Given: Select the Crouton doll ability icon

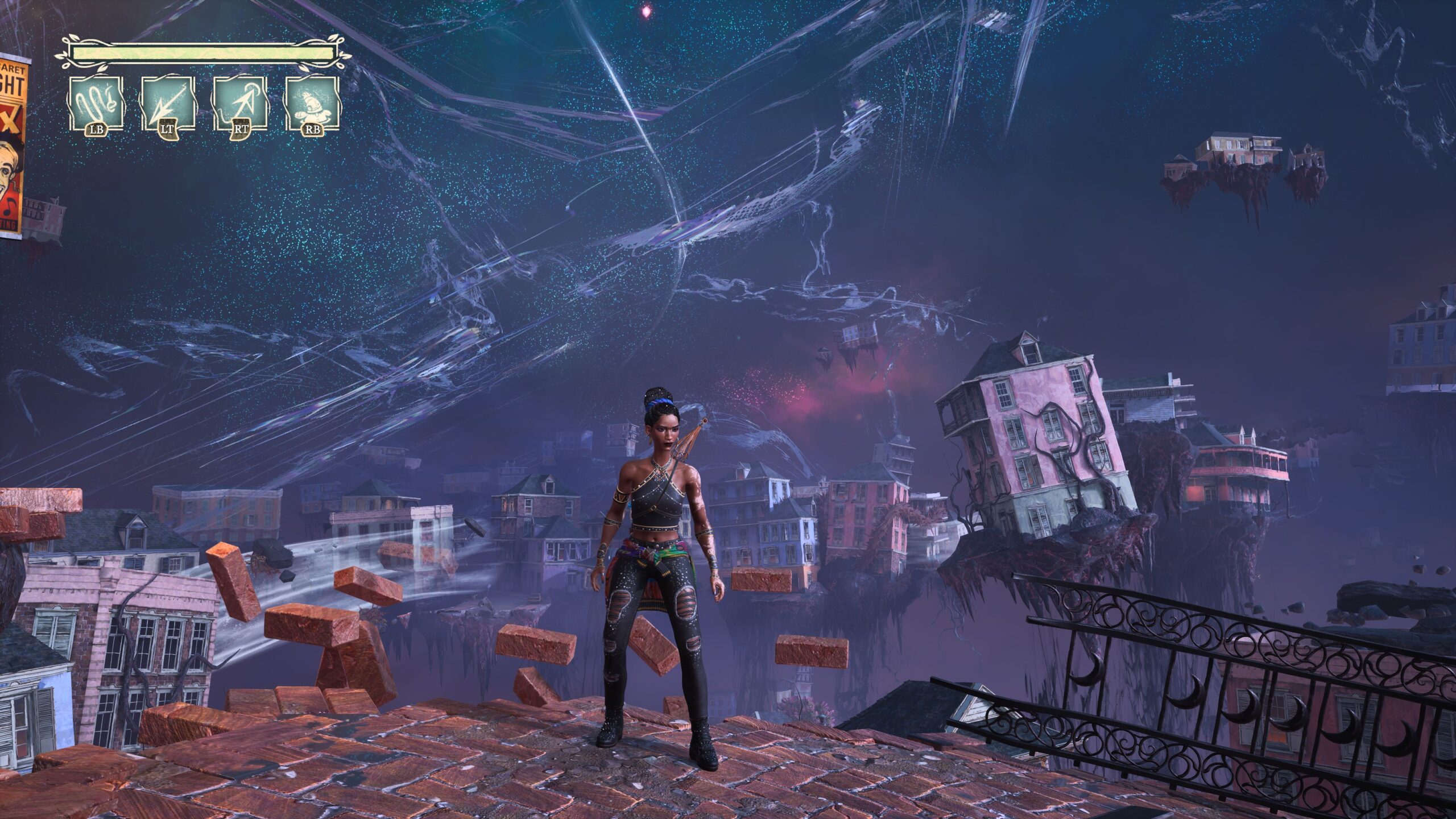Looking at the screenshot, I should click(312, 103).
